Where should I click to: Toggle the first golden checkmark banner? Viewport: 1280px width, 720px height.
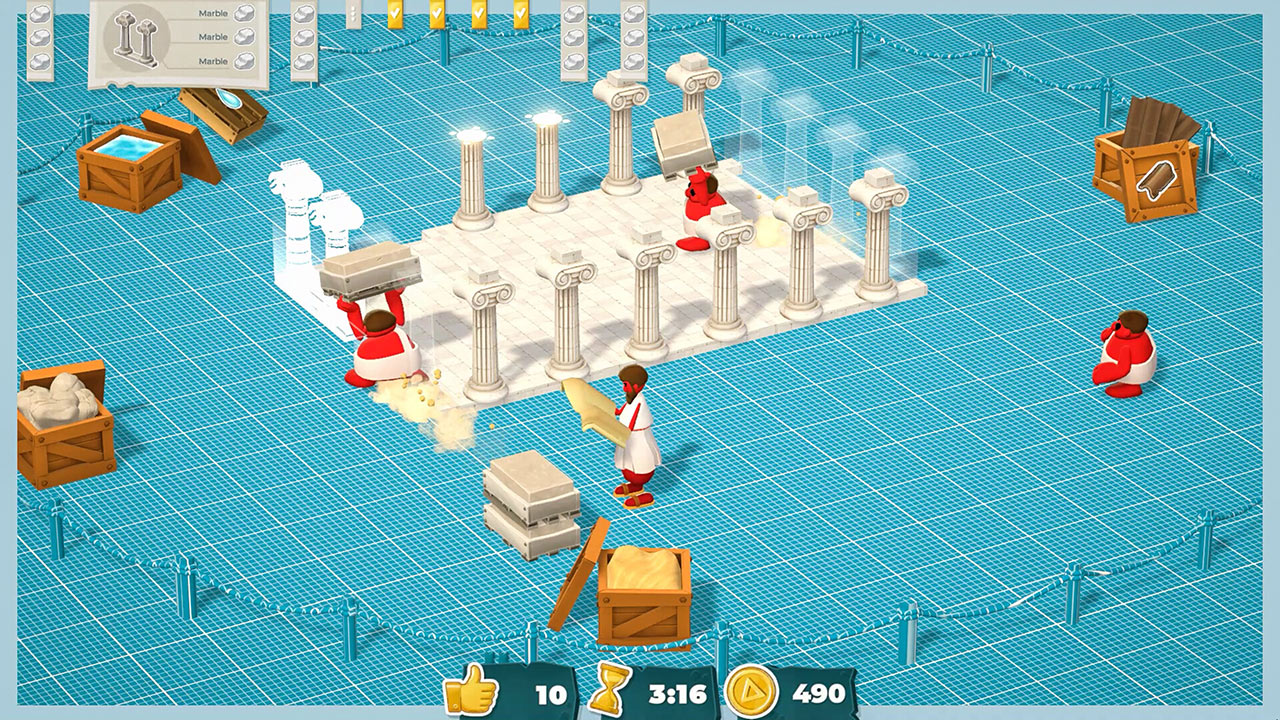[x=395, y=14]
